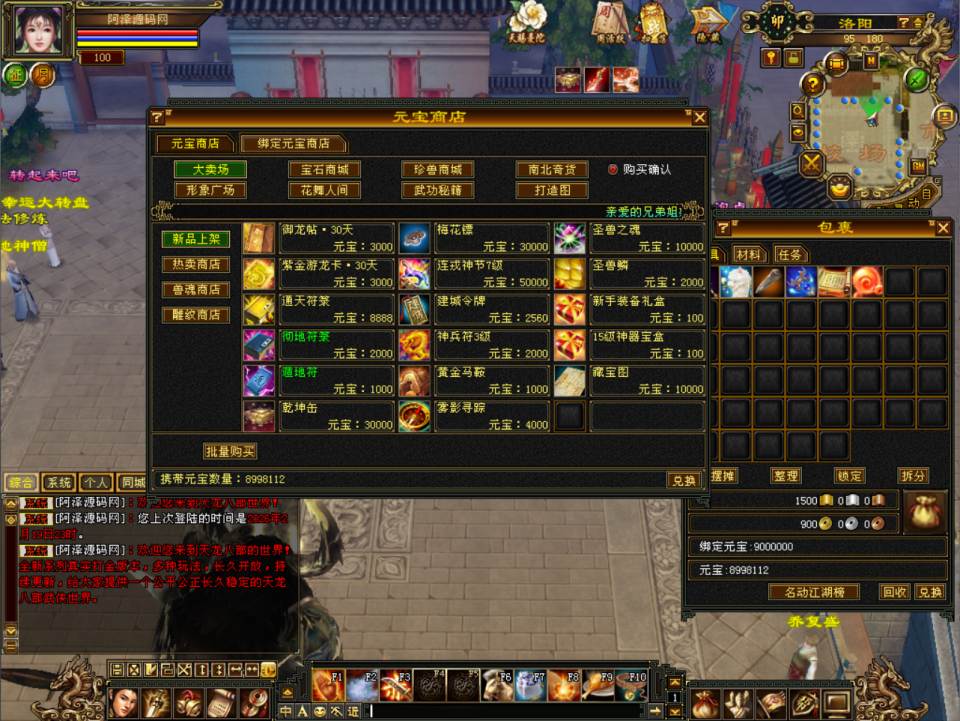Show the 热卖商店 item list
The width and height of the screenshot is (960, 721).
(196, 265)
